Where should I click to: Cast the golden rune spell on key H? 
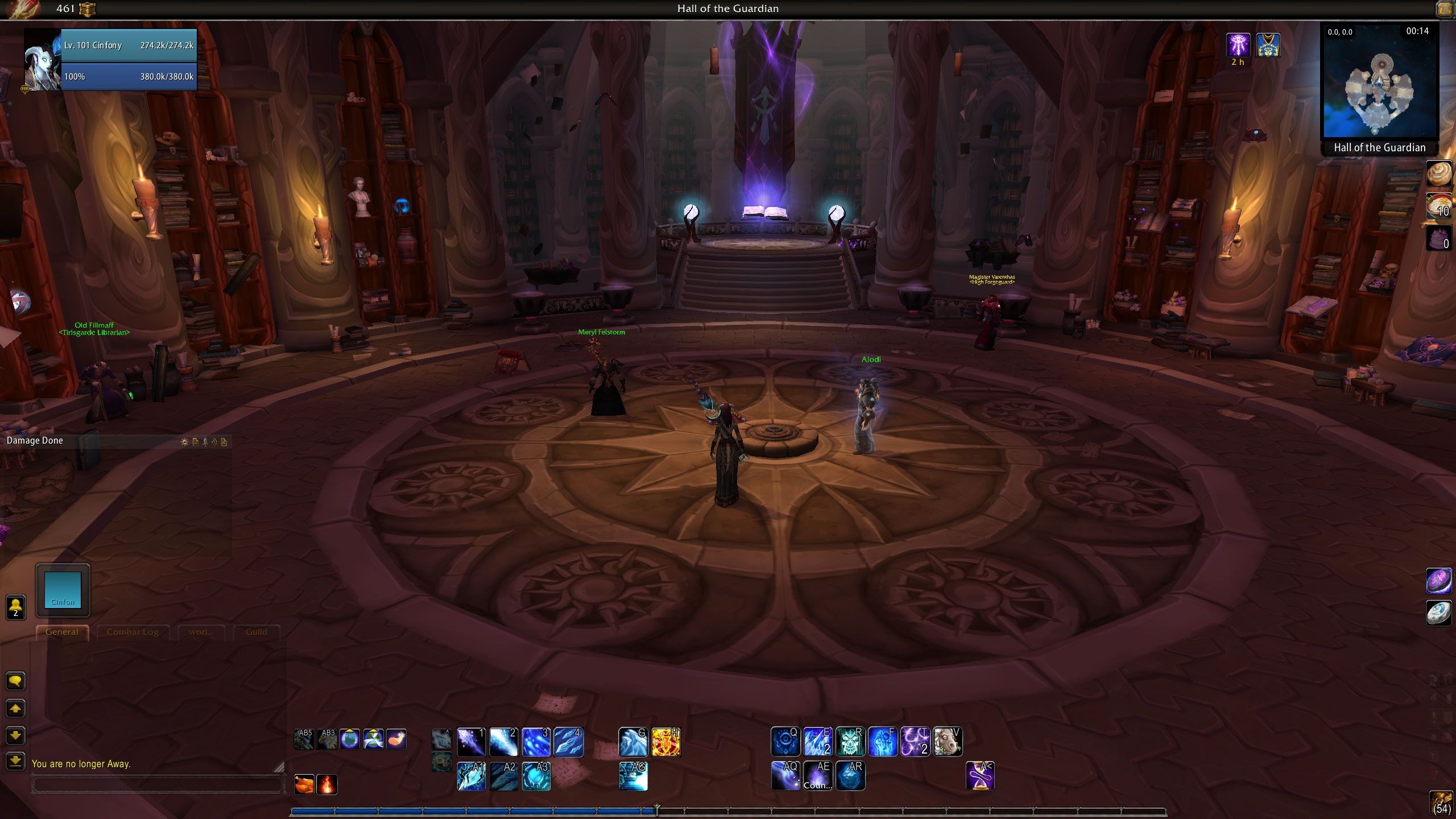tap(665, 742)
